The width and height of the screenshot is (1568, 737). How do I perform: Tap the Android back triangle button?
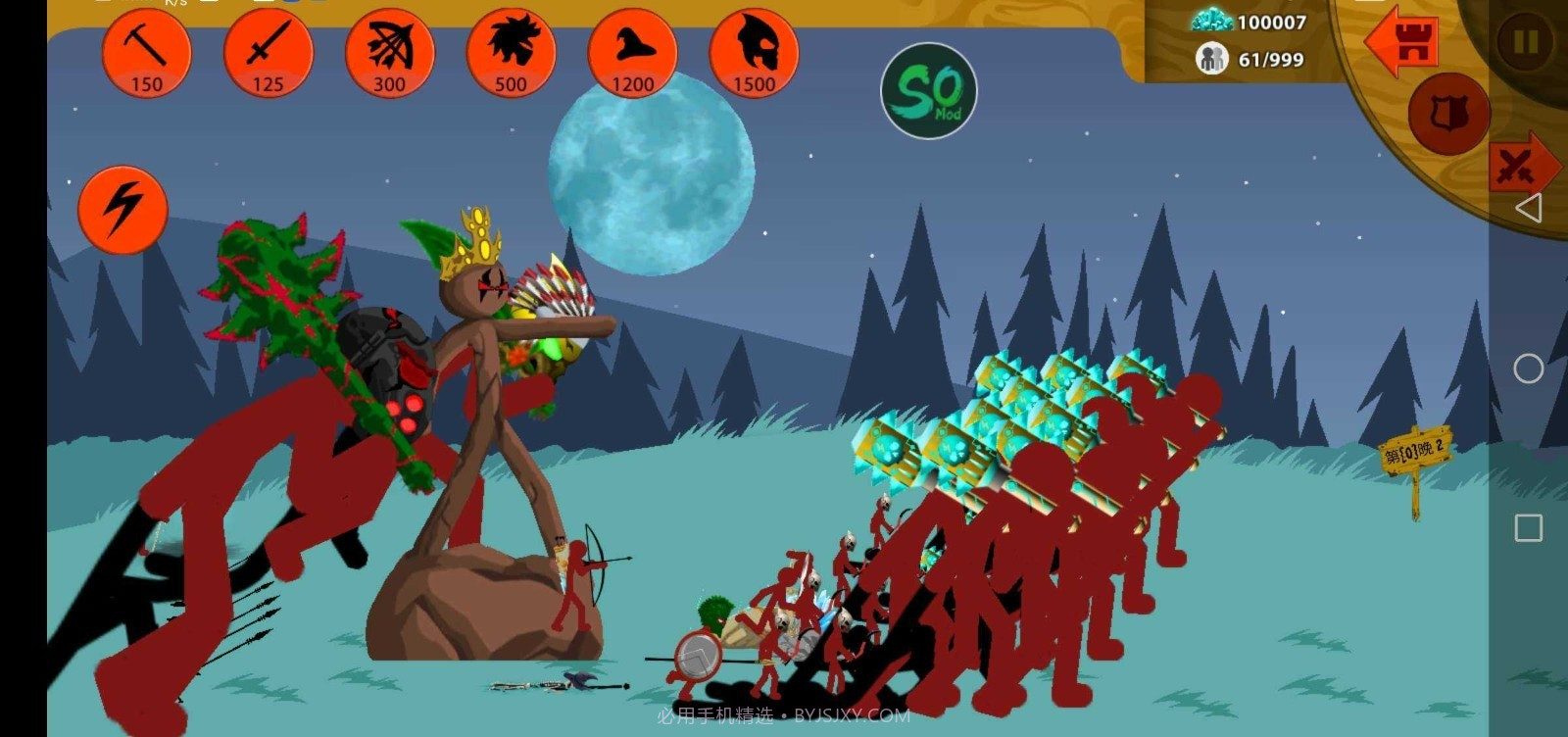(x=1528, y=208)
